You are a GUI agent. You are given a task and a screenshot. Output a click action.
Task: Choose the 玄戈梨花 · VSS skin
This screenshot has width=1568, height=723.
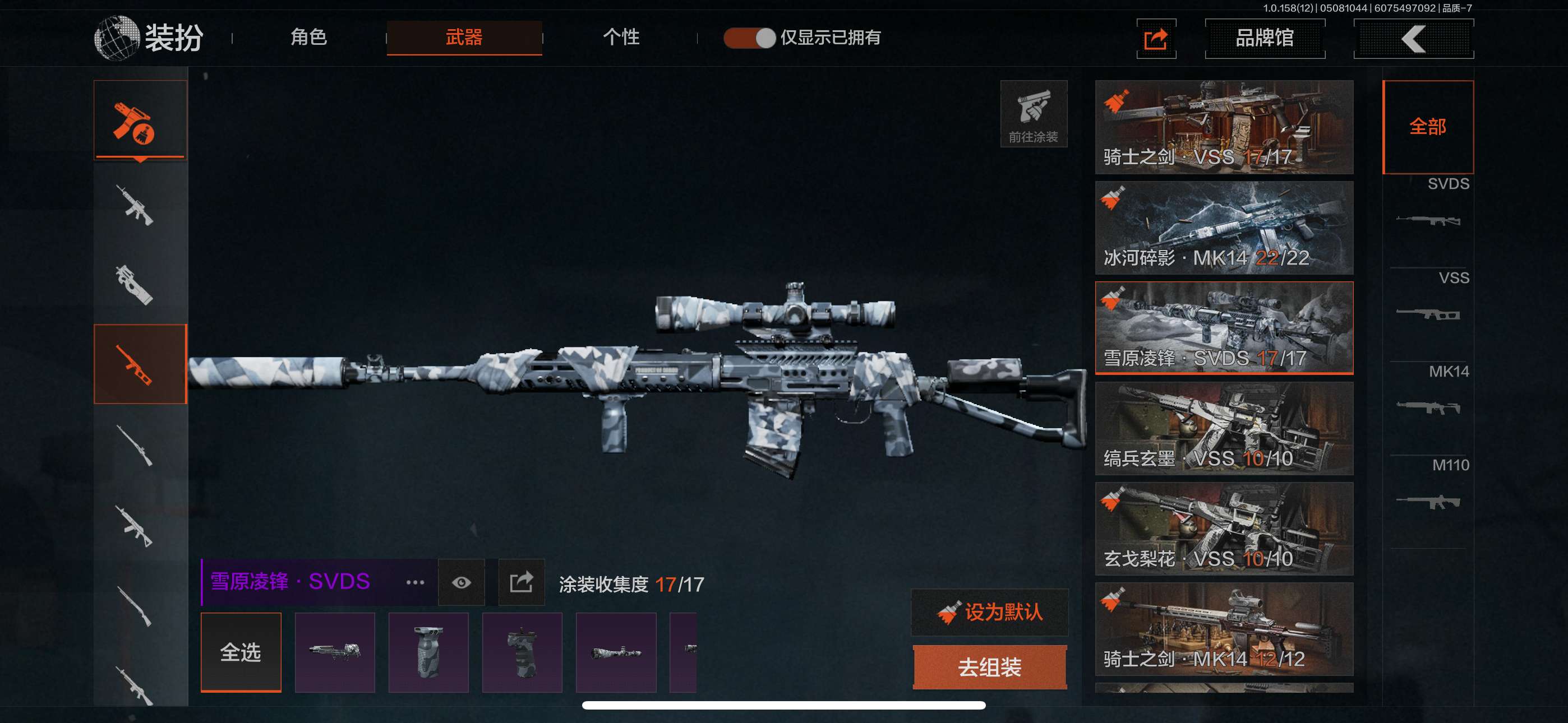click(x=1224, y=529)
